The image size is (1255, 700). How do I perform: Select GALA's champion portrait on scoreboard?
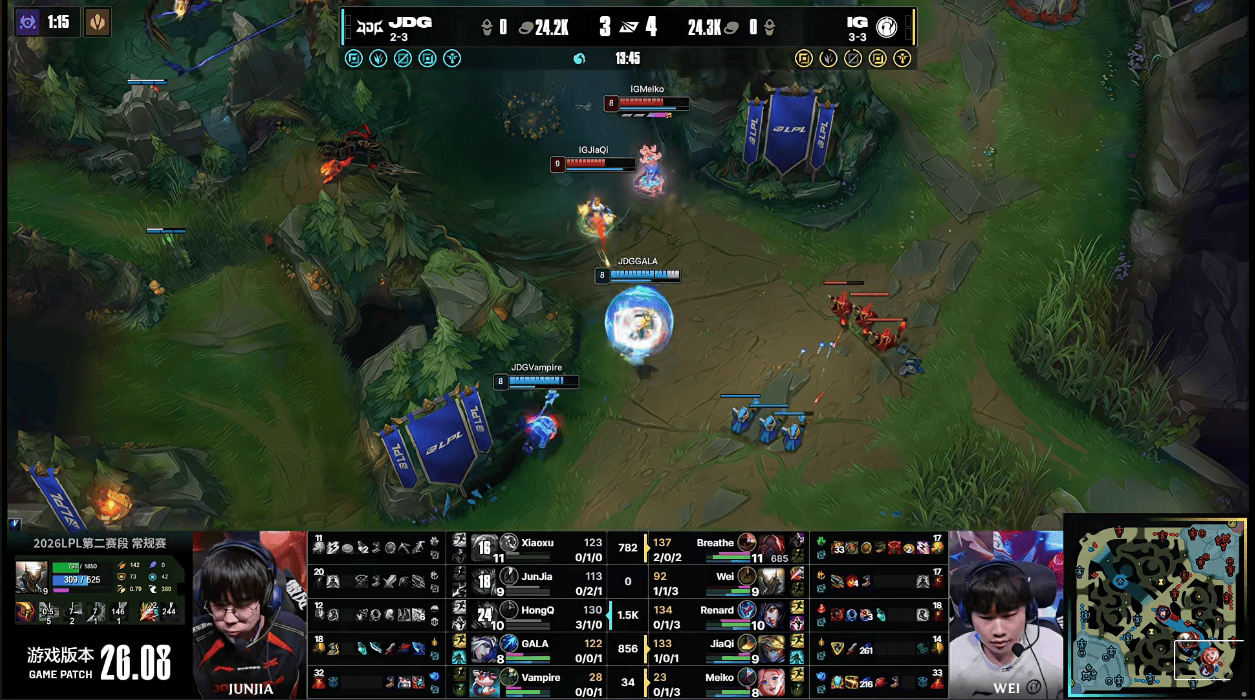[x=485, y=648]
